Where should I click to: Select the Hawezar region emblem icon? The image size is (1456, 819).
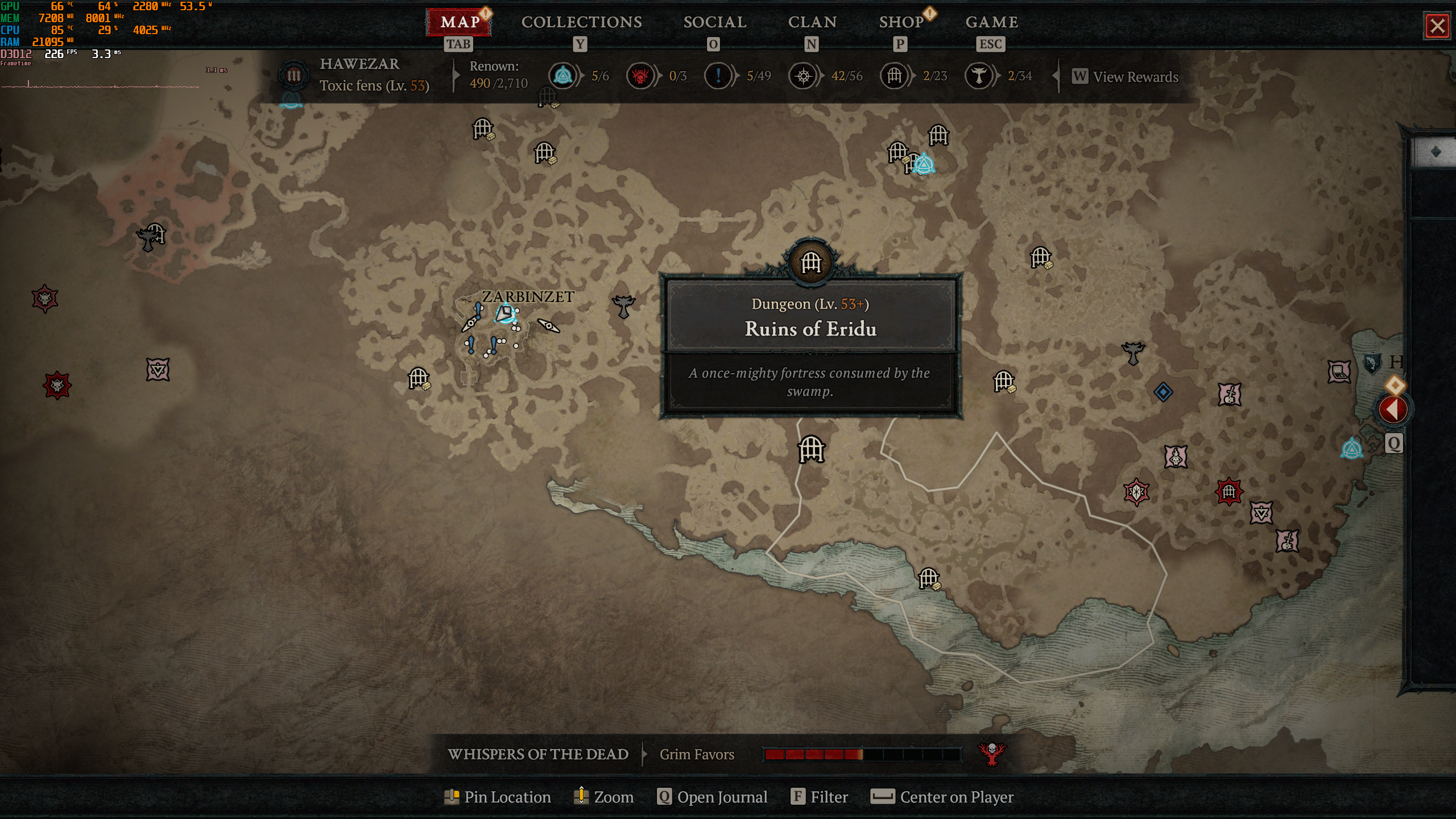pos(293,76)
